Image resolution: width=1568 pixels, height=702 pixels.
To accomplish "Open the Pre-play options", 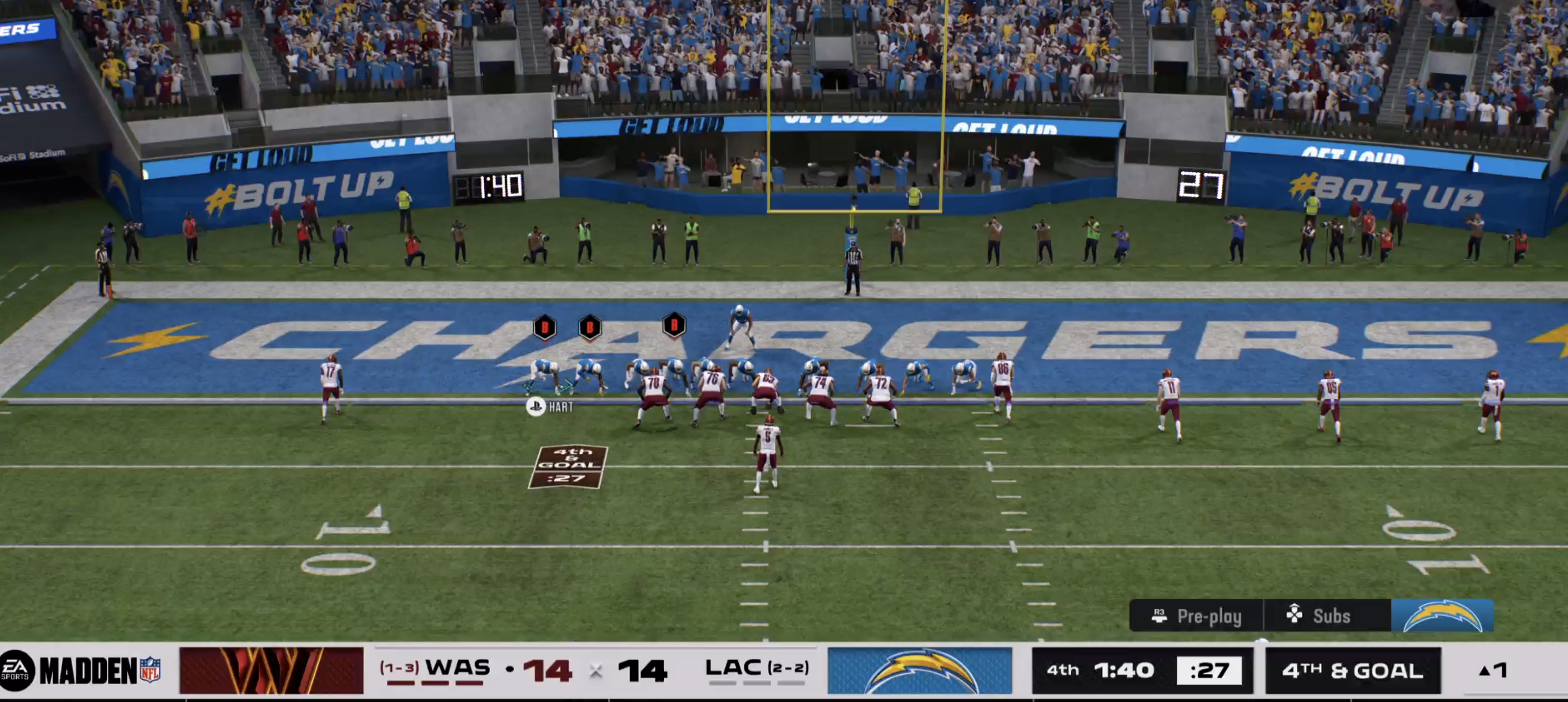I will [x=1197, y=616].
